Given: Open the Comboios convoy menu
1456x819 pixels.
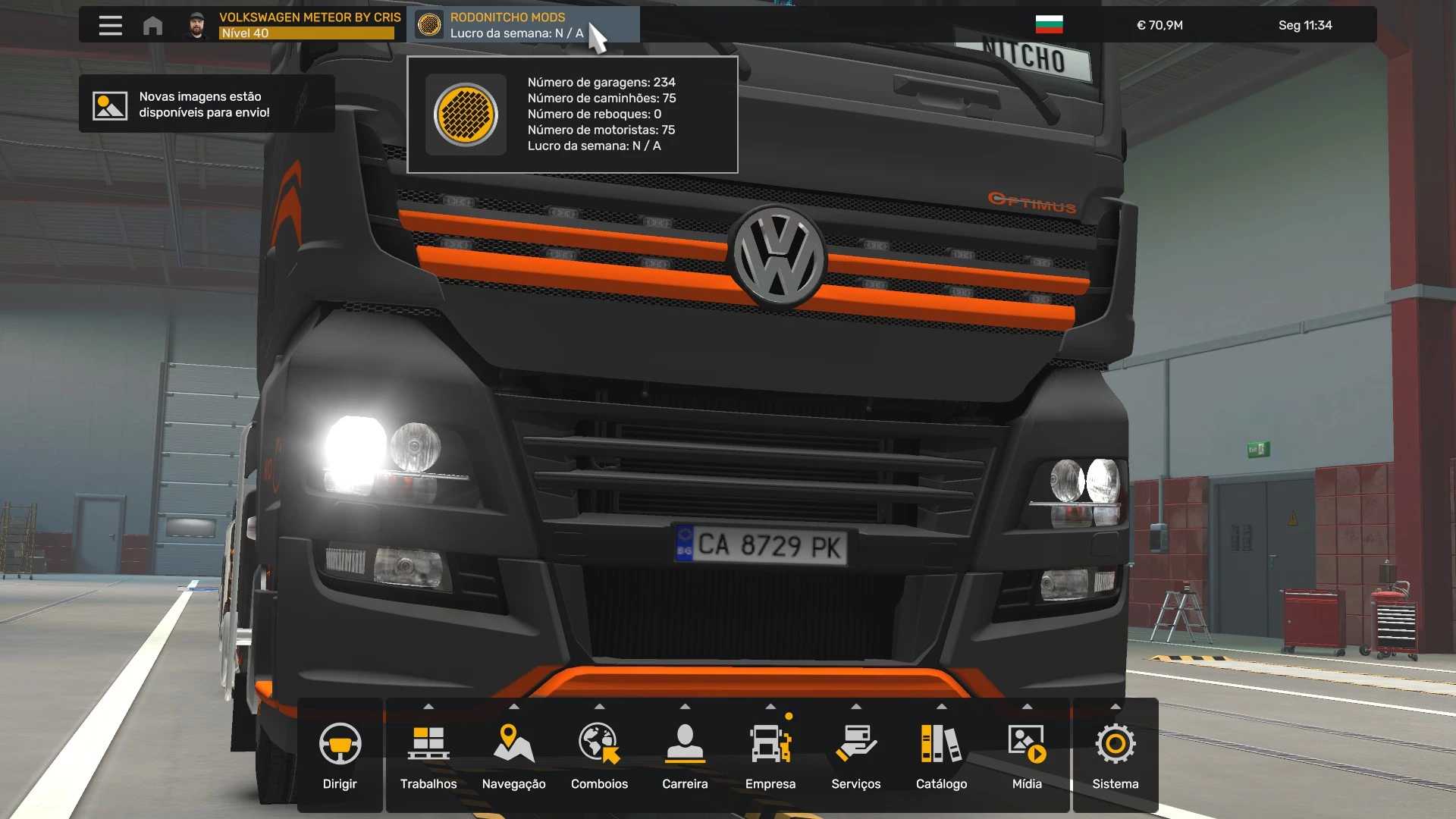Looking at the screenshot, I should coord(599,755).
